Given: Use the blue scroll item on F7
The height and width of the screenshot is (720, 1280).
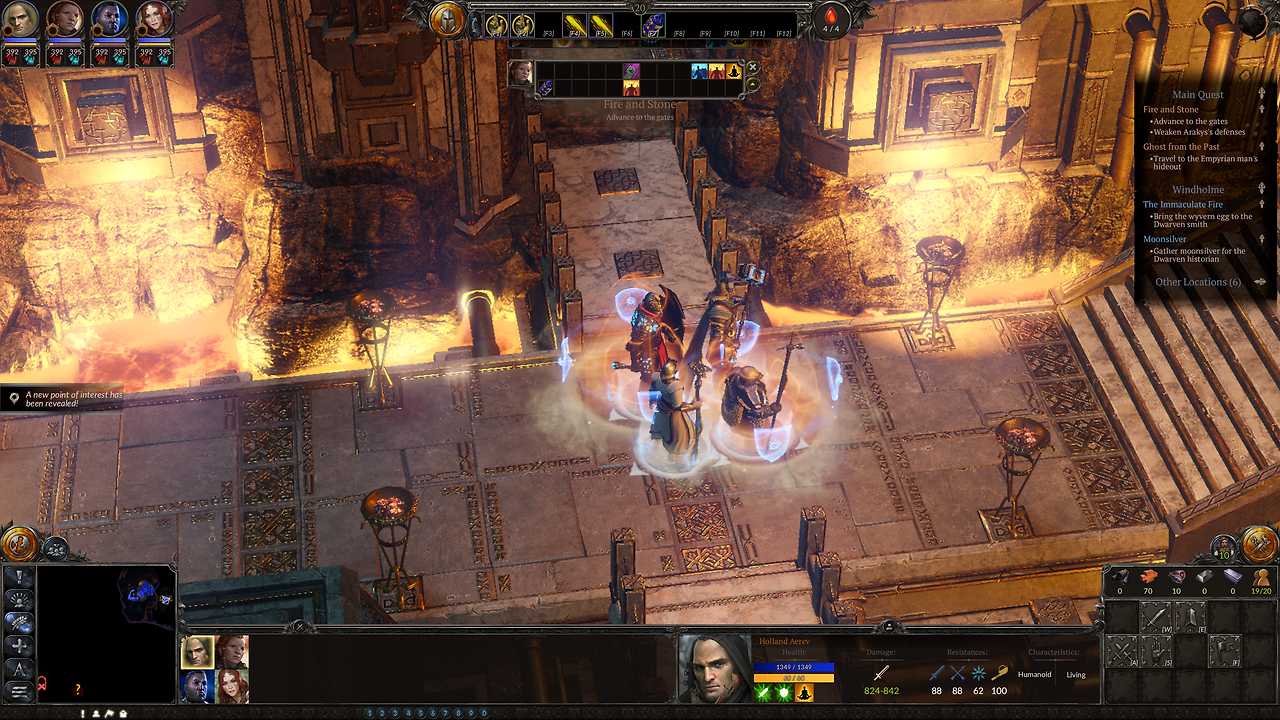Looking at the screenshot, I should click(652, 25).
